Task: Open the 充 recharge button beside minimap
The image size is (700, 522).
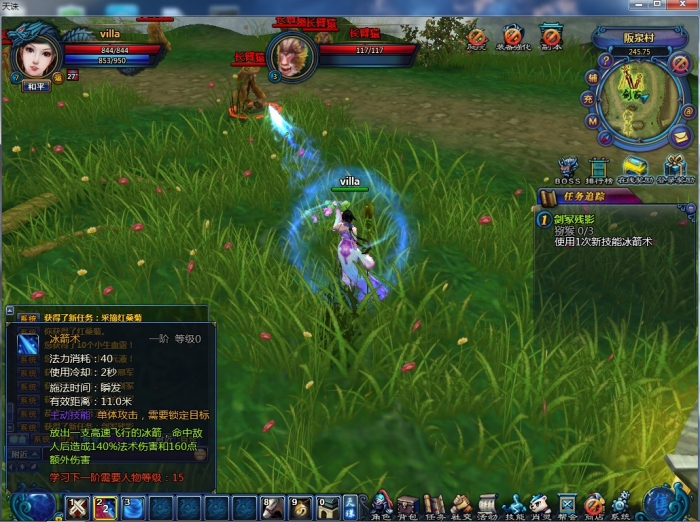Action: (x=588, y=99)
